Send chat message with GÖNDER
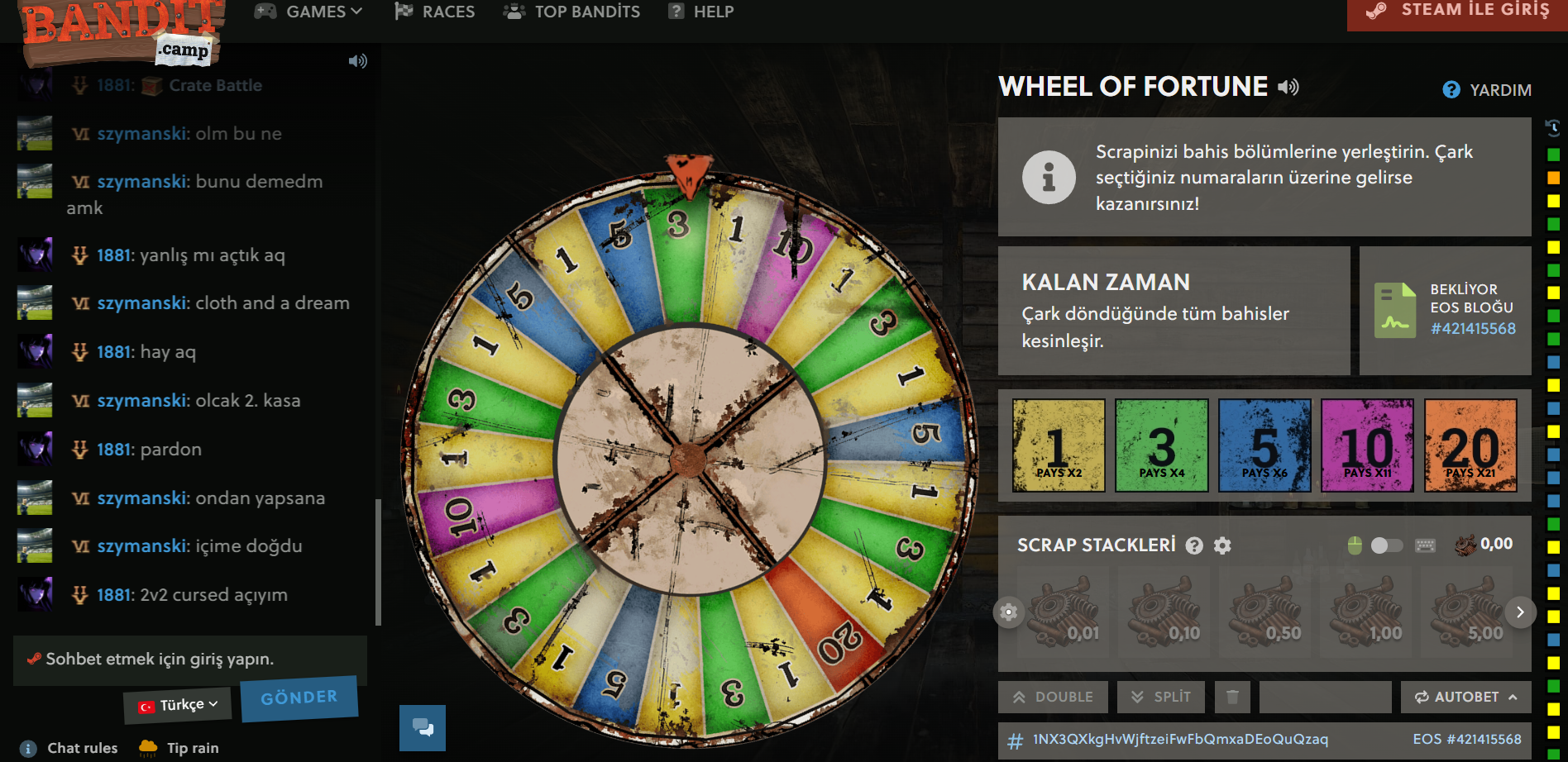The height and width of the screenshot is (762, 1568). [x=299, y=698]
